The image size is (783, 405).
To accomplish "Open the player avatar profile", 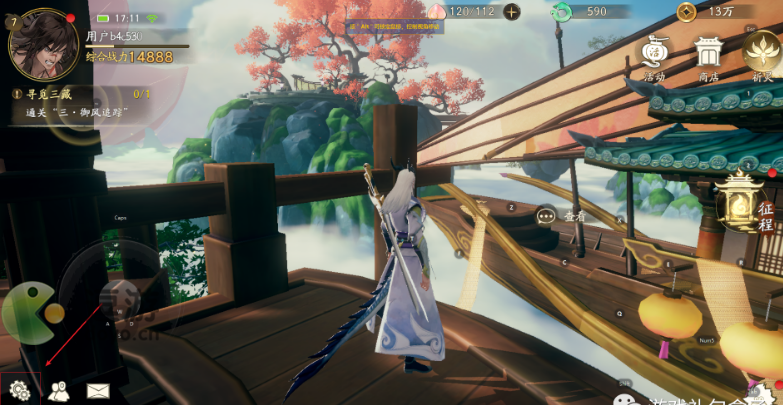I will click(x=44, y=43).
